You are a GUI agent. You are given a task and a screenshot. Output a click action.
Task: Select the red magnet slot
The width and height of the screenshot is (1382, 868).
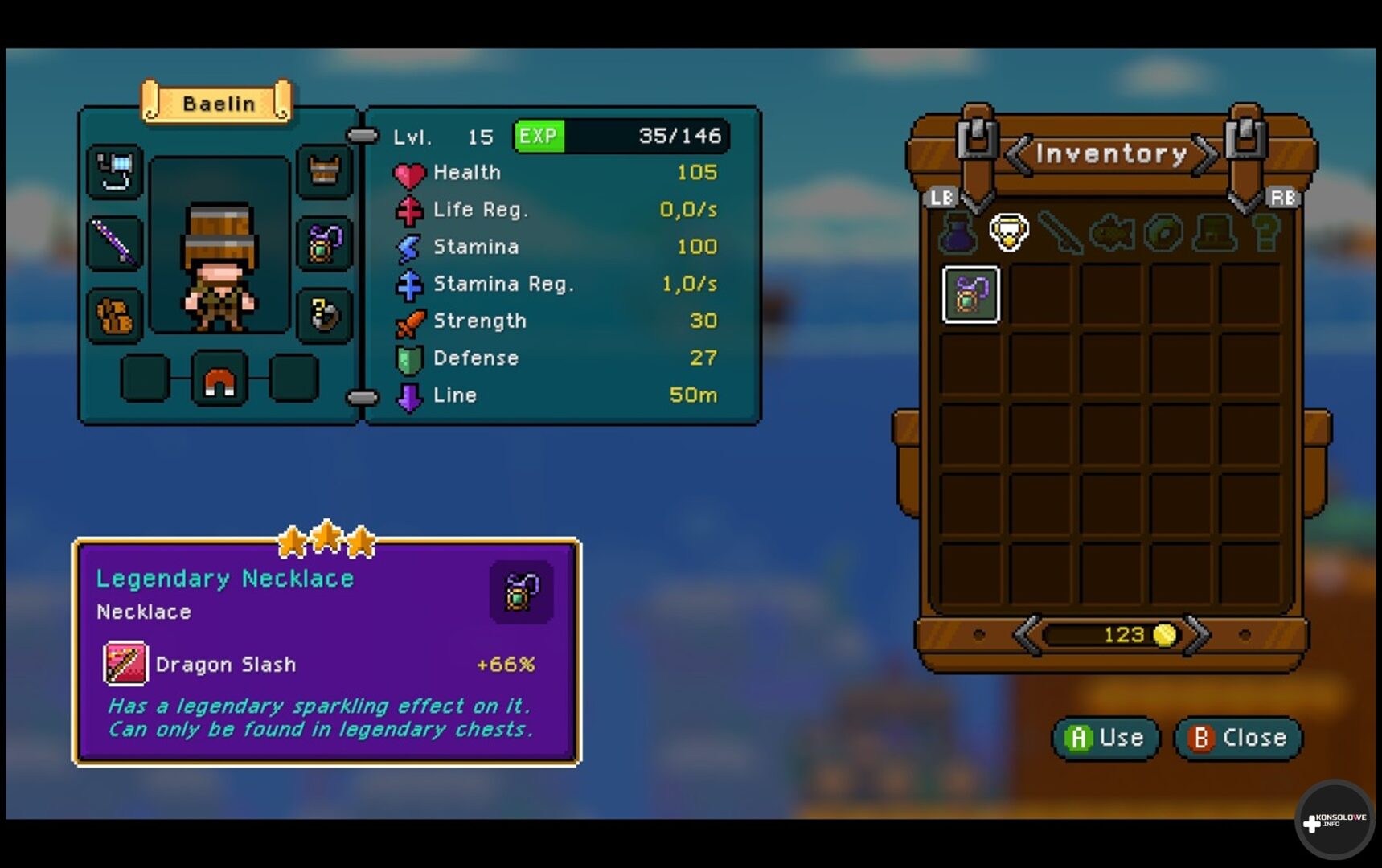(x=219, y=379)
